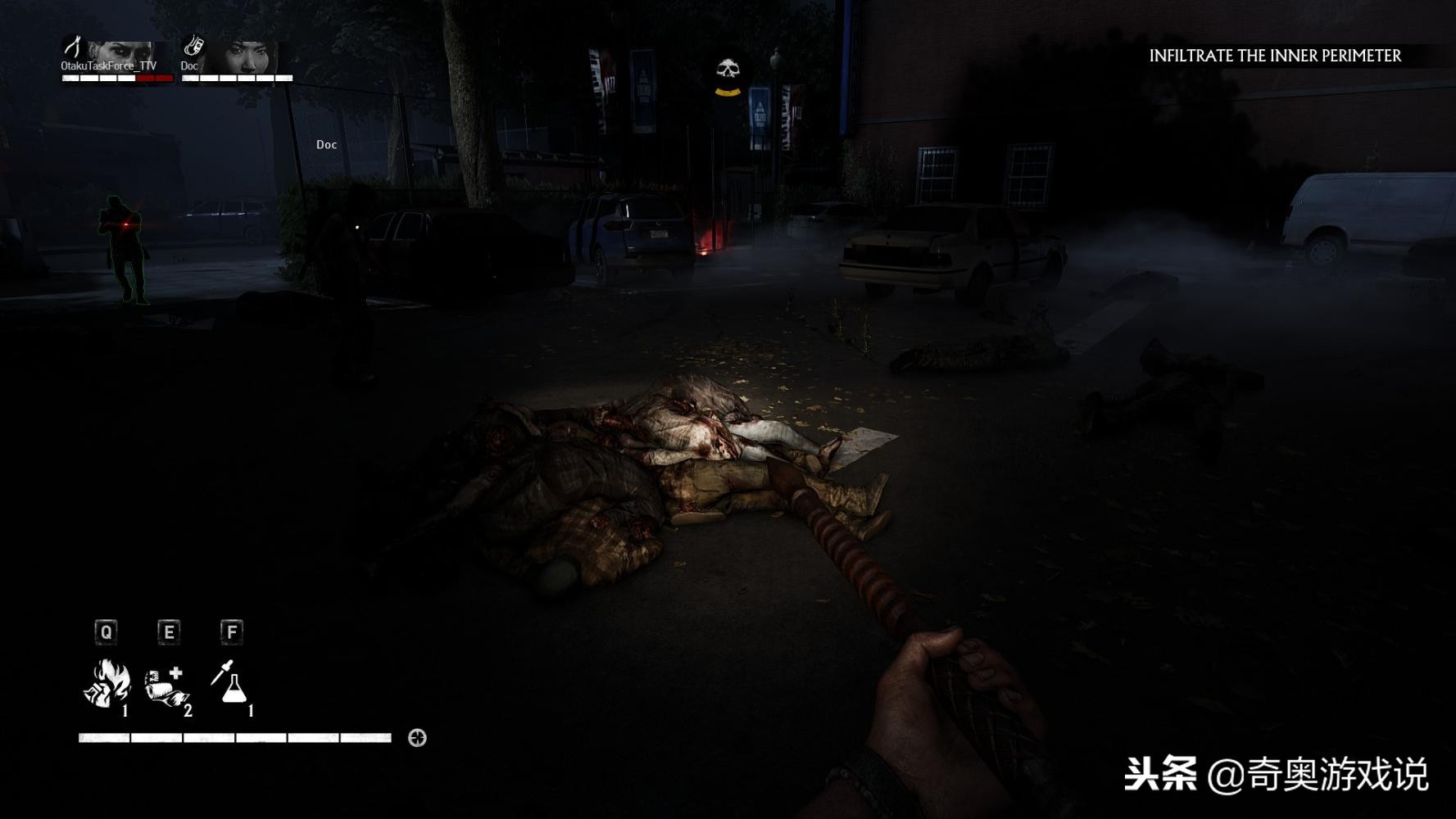Click the medic kit icon on Doc

point(193,44)
